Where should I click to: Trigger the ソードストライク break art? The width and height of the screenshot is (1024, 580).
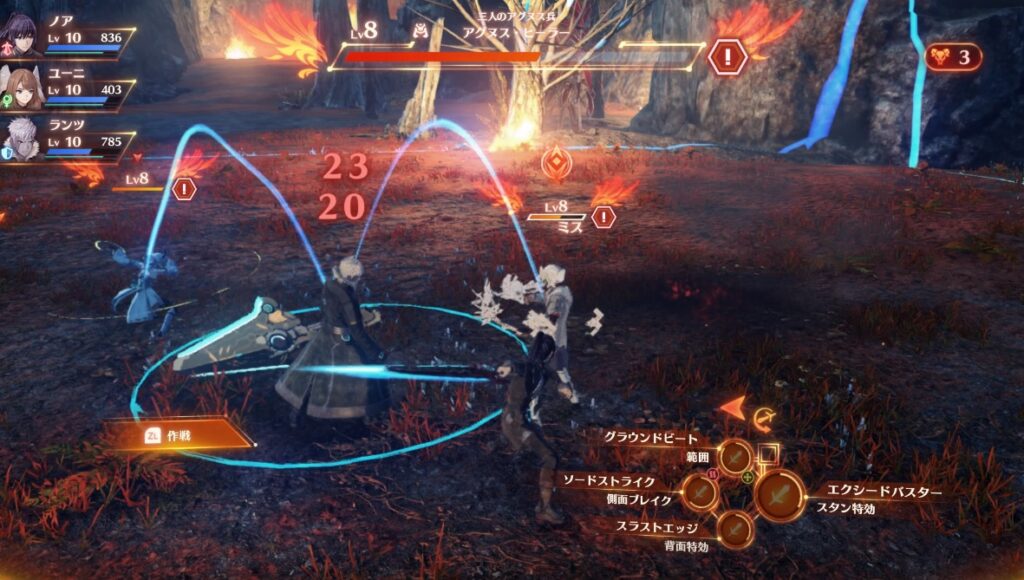(x=699, y=491)
